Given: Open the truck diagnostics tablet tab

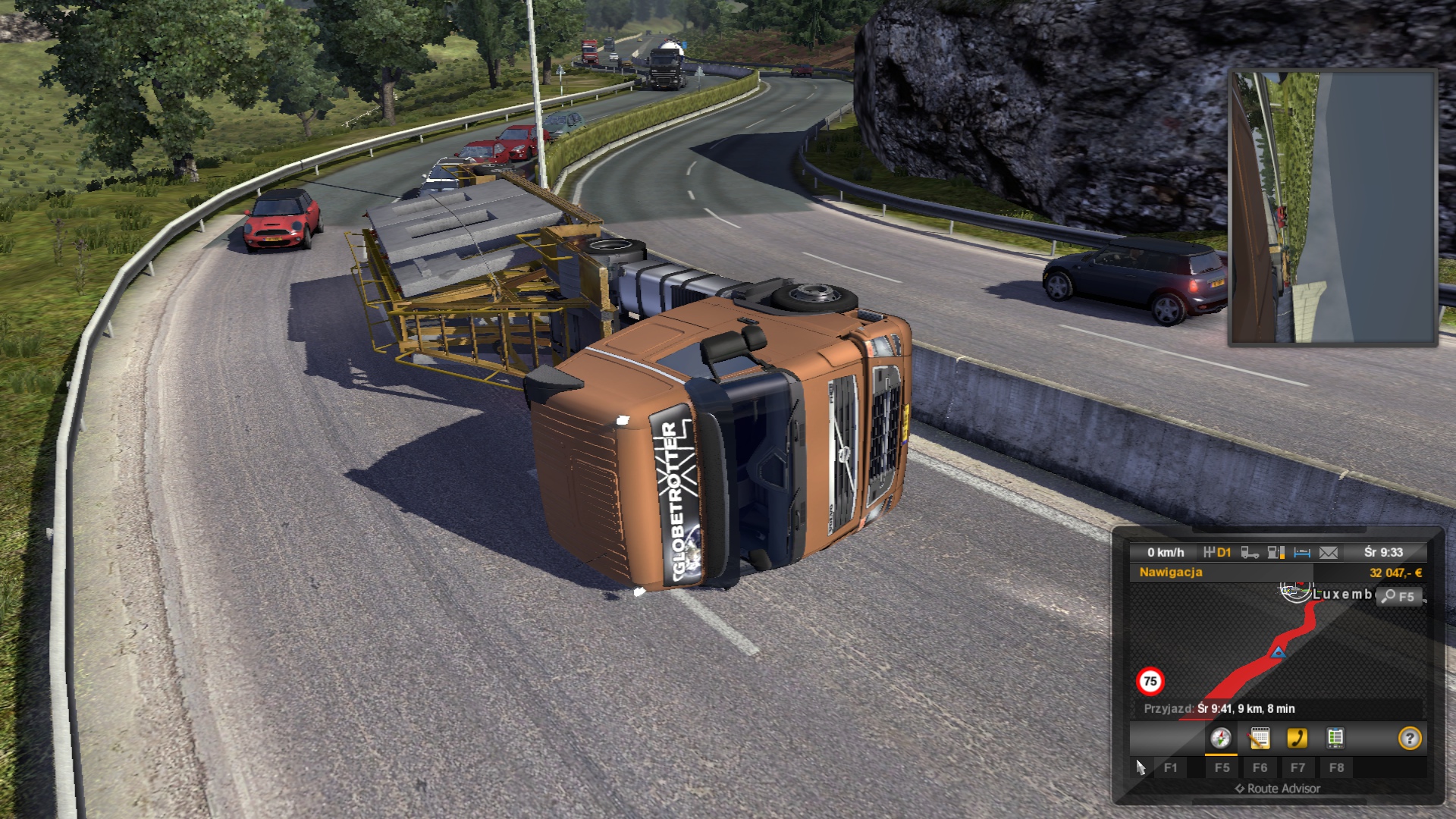Looking at the screenshot, I should [1335, 738].
